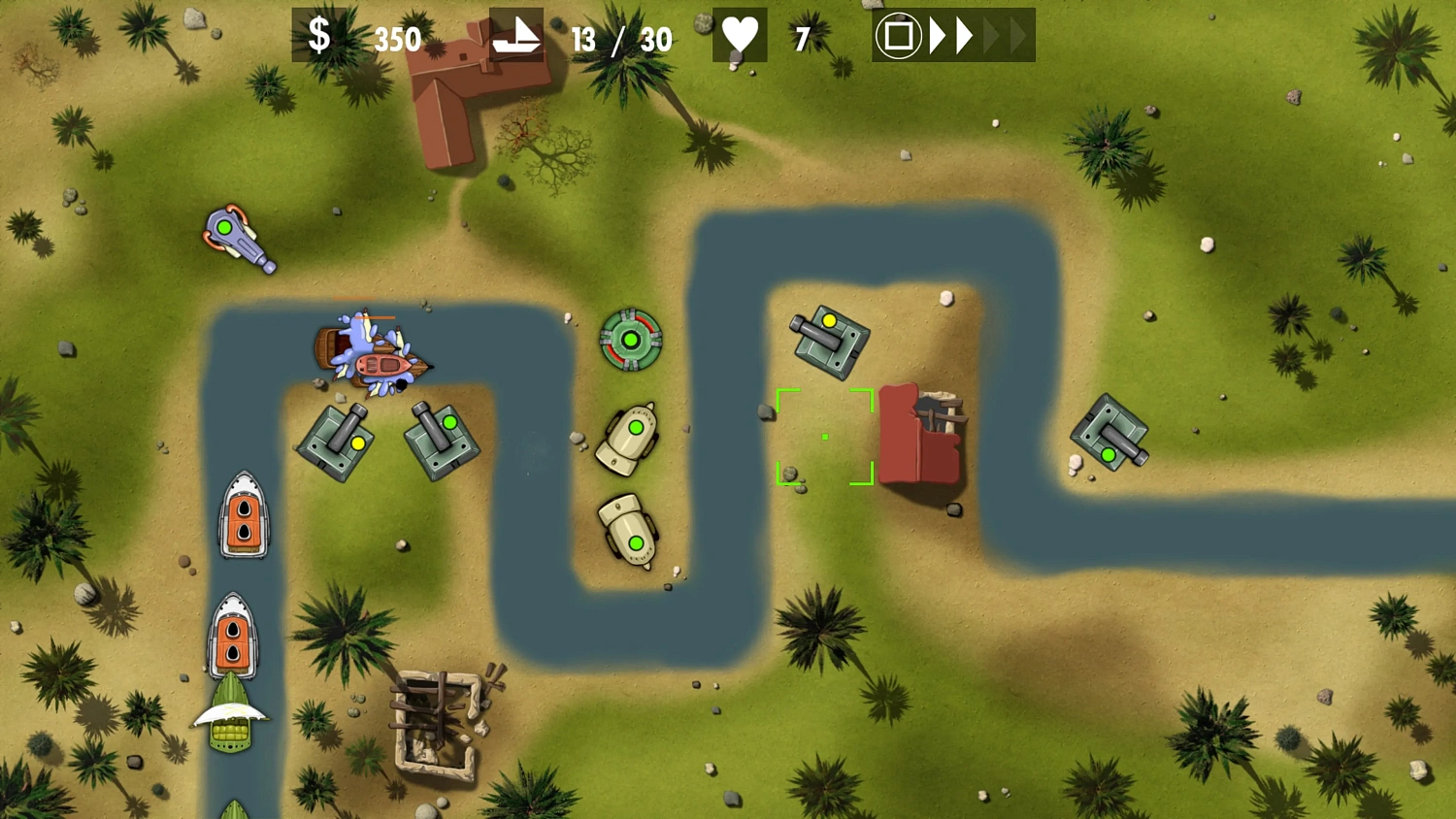
Task: Toggle the green indicator on the rightmost tank turret
Action: pos(1109,453)
